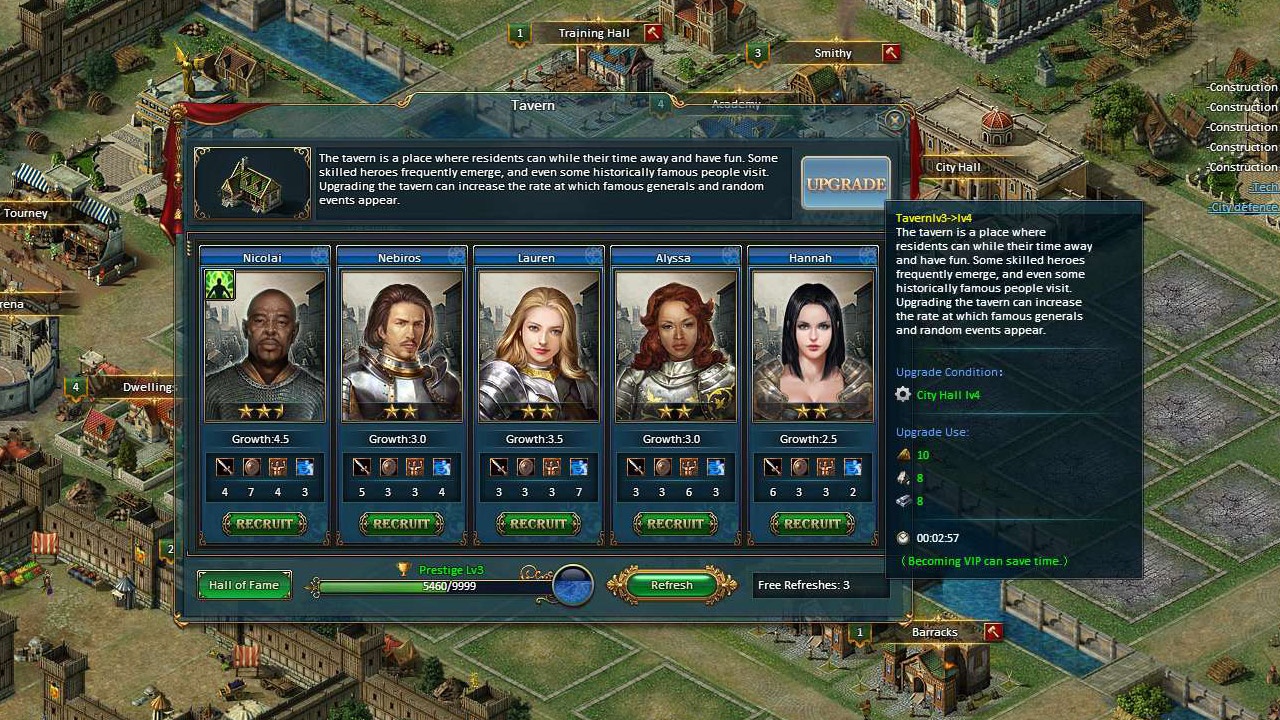Upgrade the tavern building
This screenshot has width=1280, height=720.
(845, 184)
